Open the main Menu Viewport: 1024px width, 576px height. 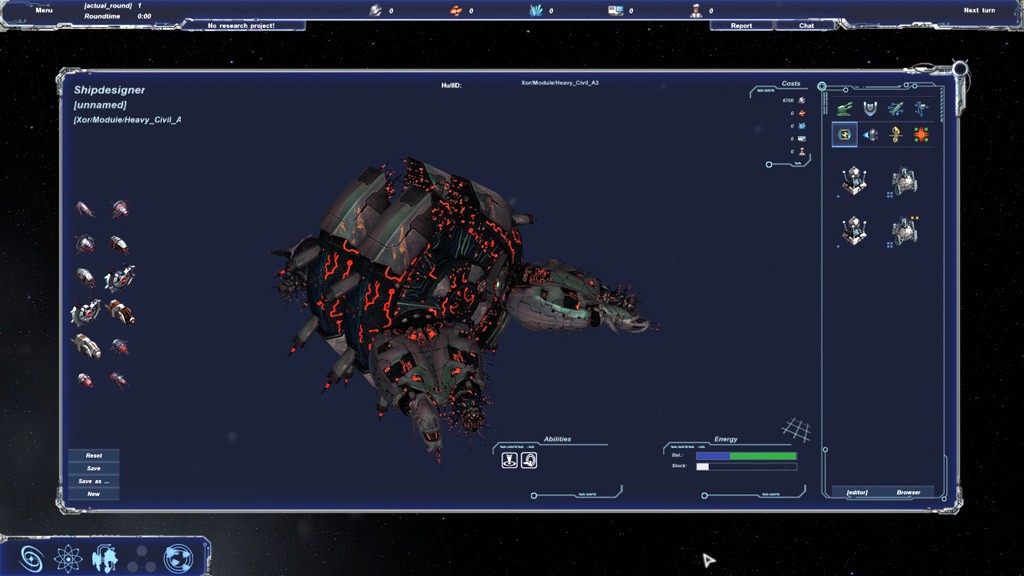(x=44, y=10)
